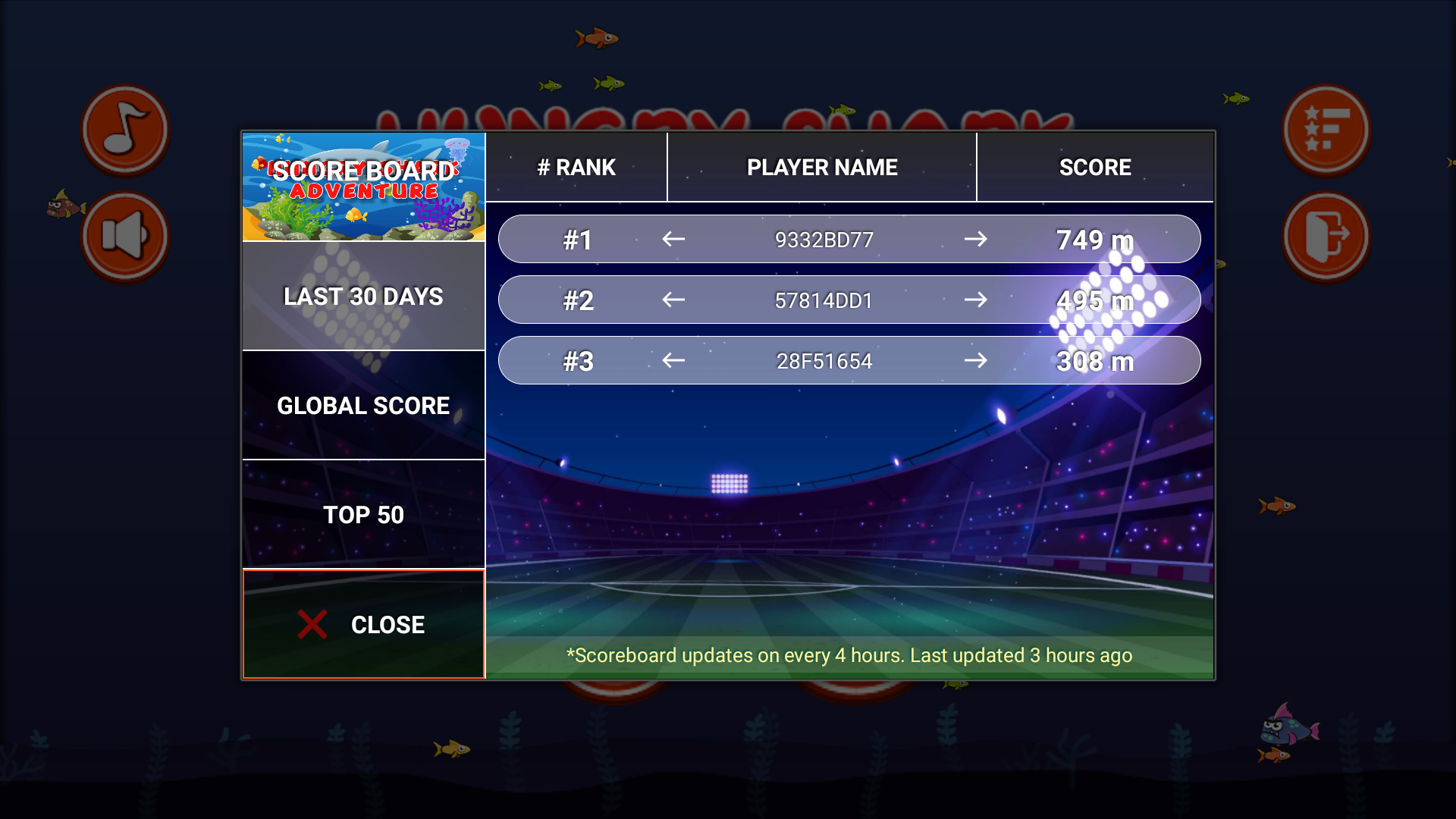Toggle sound off using speaker button
The image size is (1456, 819).
[x=125, y=237]
